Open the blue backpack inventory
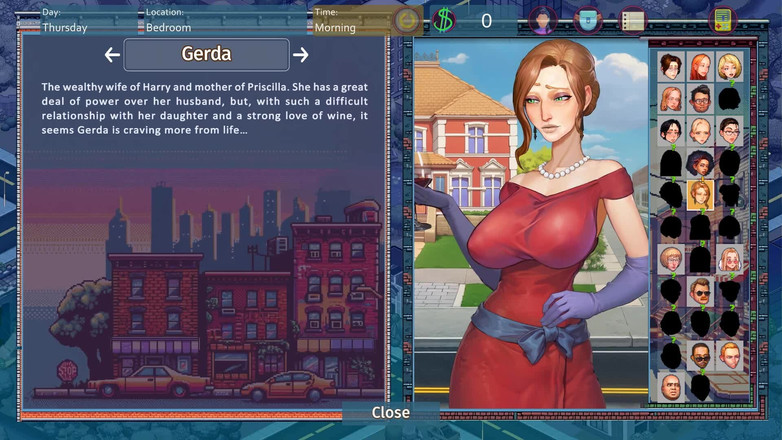The image size is (782, 440). click(x=588, y=20)
